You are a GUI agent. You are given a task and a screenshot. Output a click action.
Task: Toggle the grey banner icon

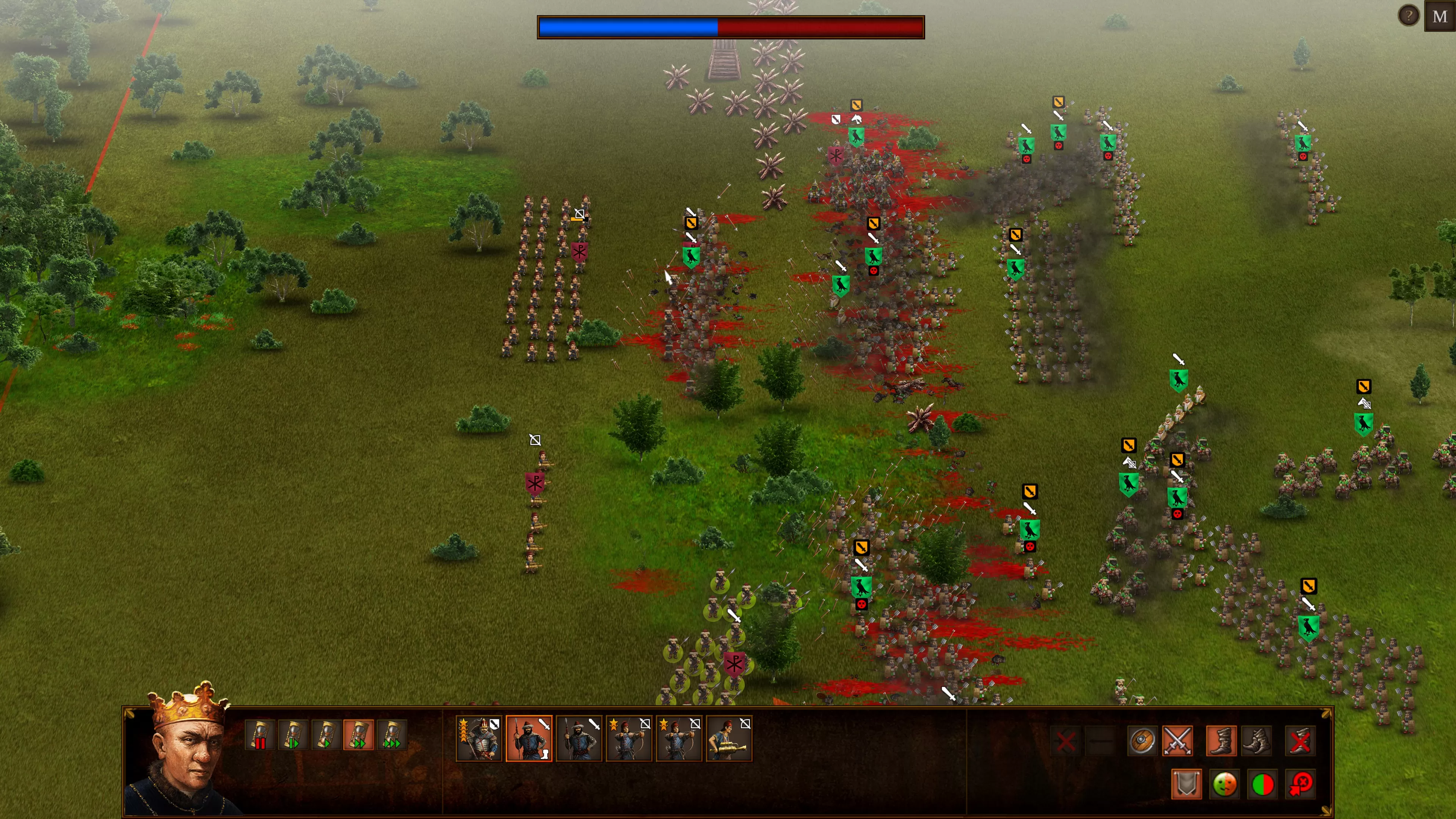(x=1186, y=784)
